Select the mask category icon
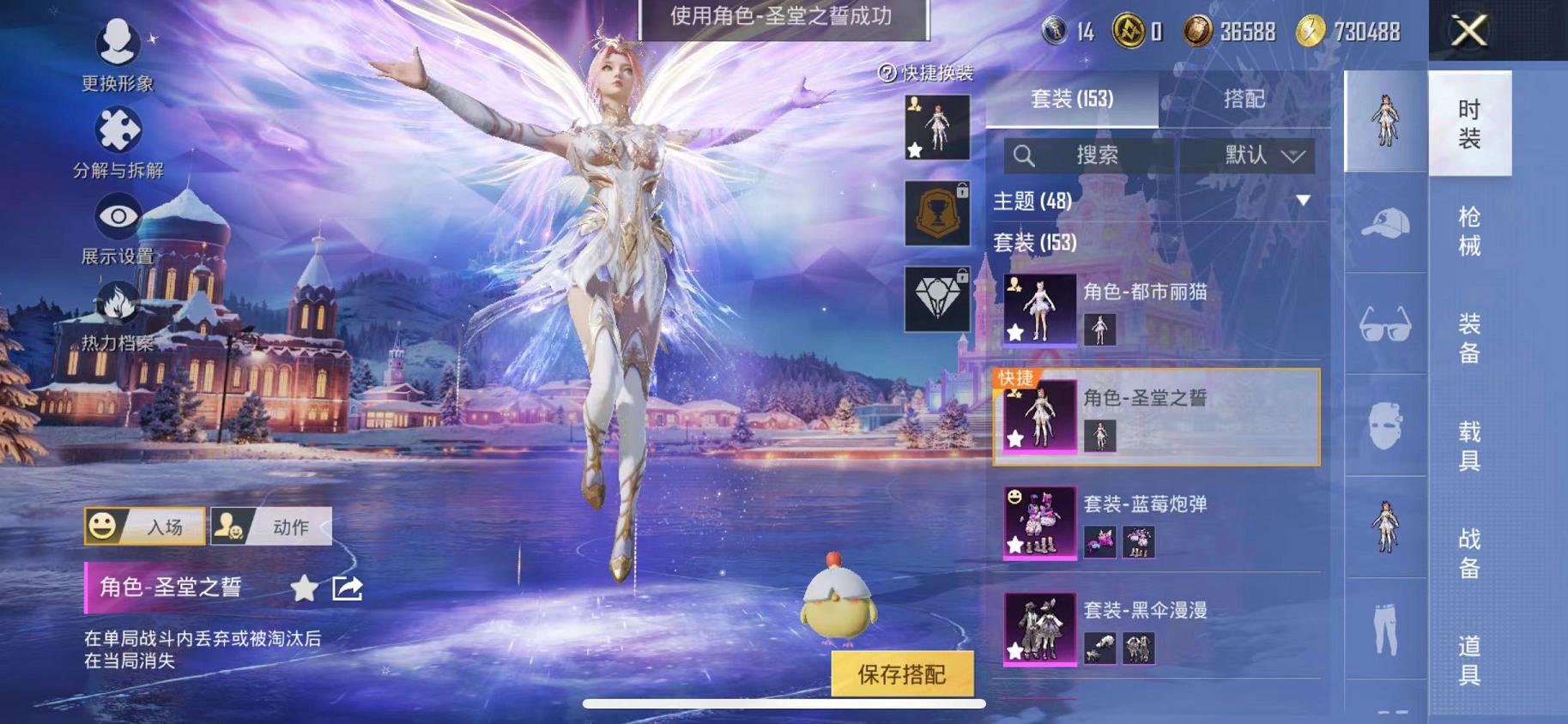The image size is (1568, 724). pos(1384,426)
